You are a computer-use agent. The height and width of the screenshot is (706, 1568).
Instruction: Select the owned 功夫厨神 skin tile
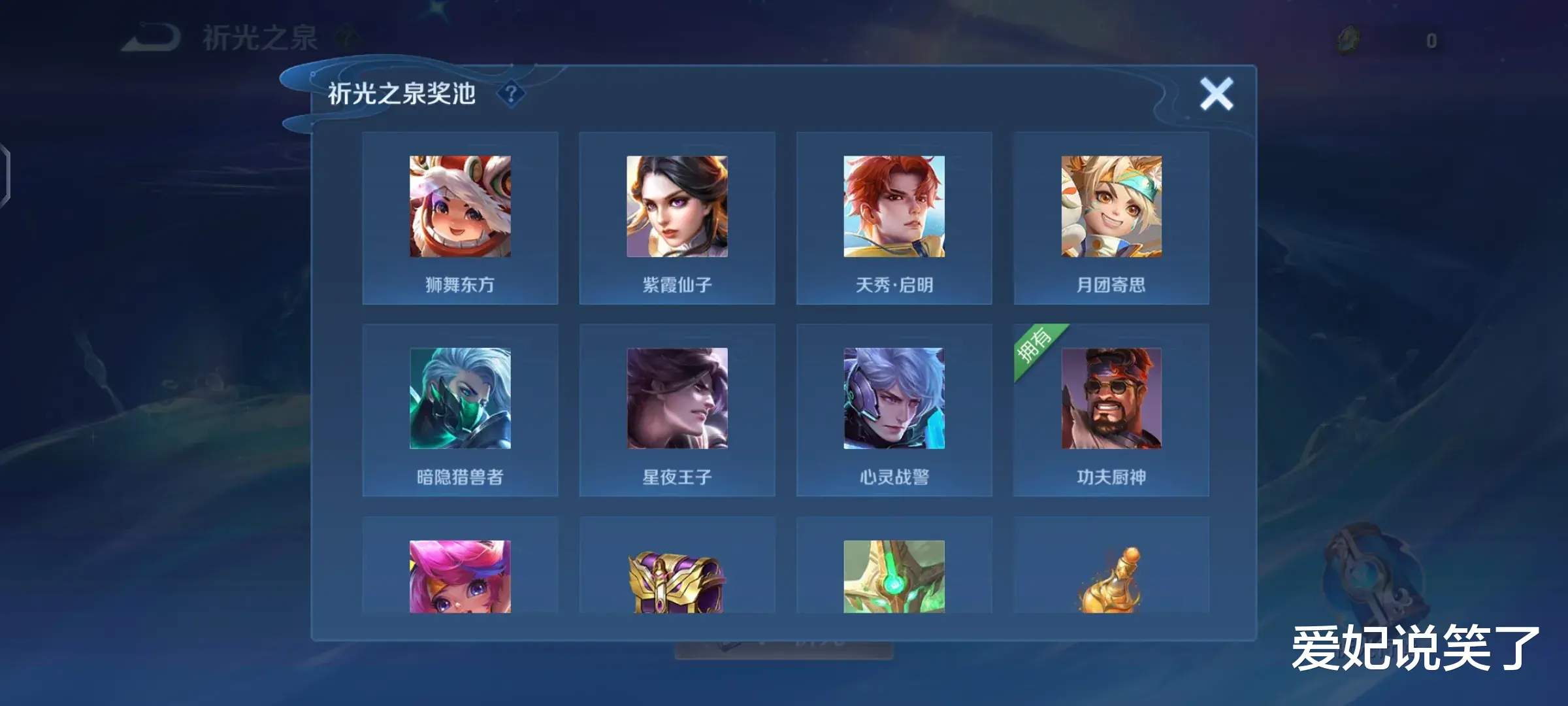point(1111,411)
